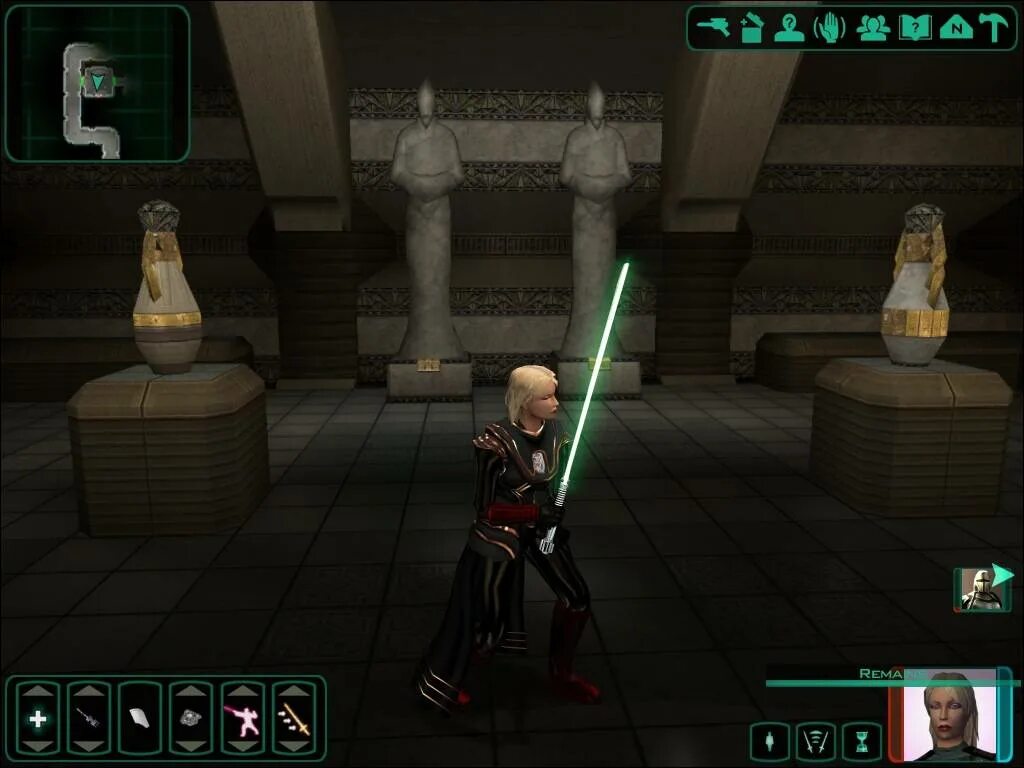Show Force abilities with the hand icon
The width and height of the screenshot is (1024, 768).
(x=829, y=27)
